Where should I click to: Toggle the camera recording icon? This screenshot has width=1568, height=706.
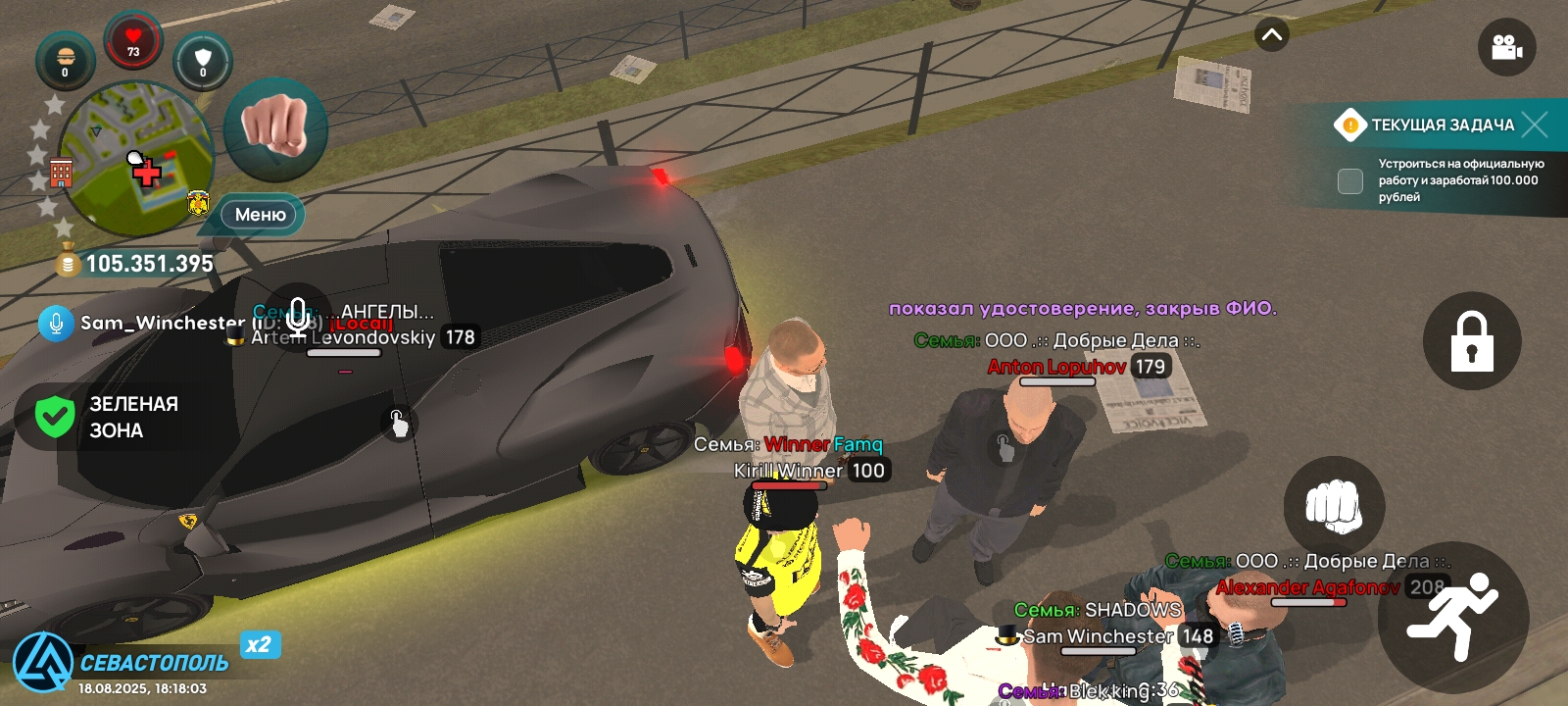click(x=1506, y=47)
